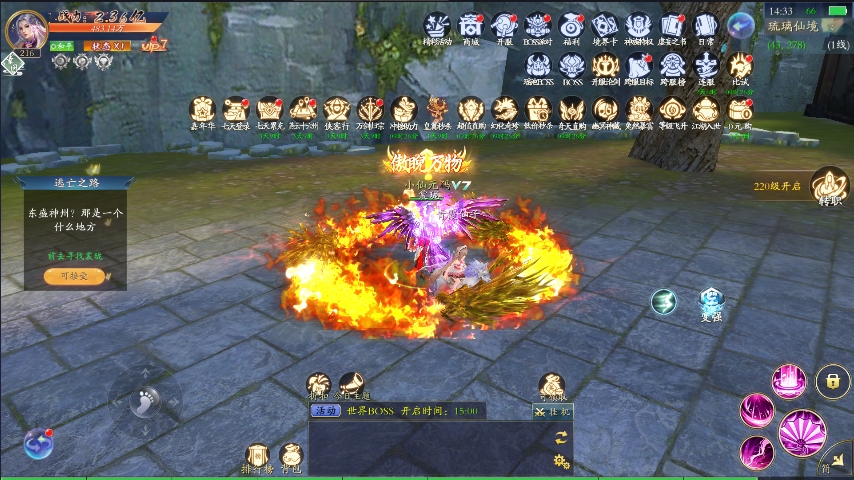Toggle 挂机 auto-battle button
854x480 pixels.
pos(552,411)
